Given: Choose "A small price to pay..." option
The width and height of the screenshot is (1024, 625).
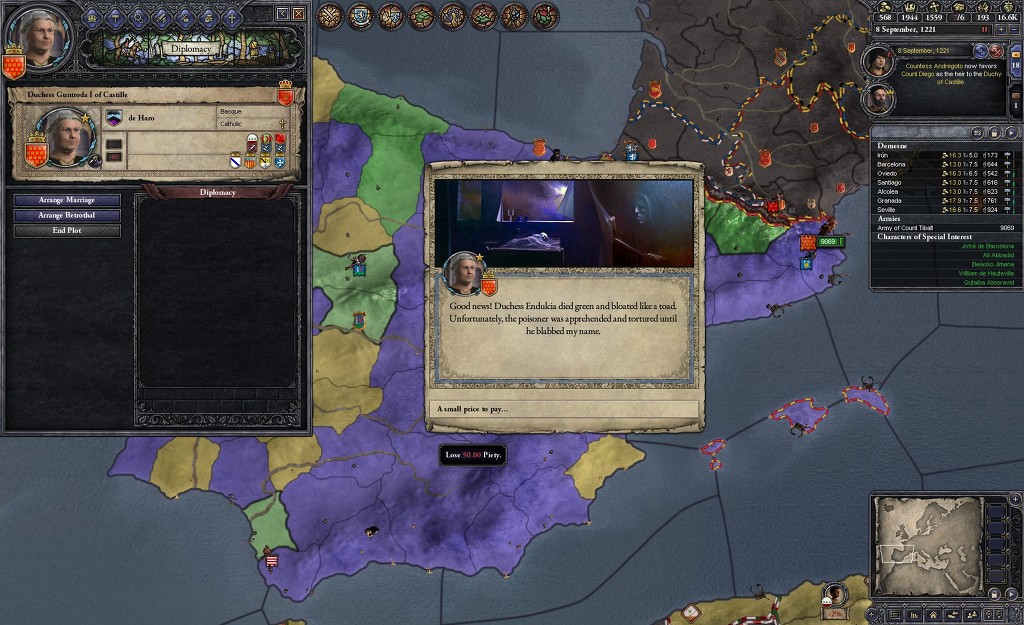Looking at the screenshot, I should [x=566, y=409].
